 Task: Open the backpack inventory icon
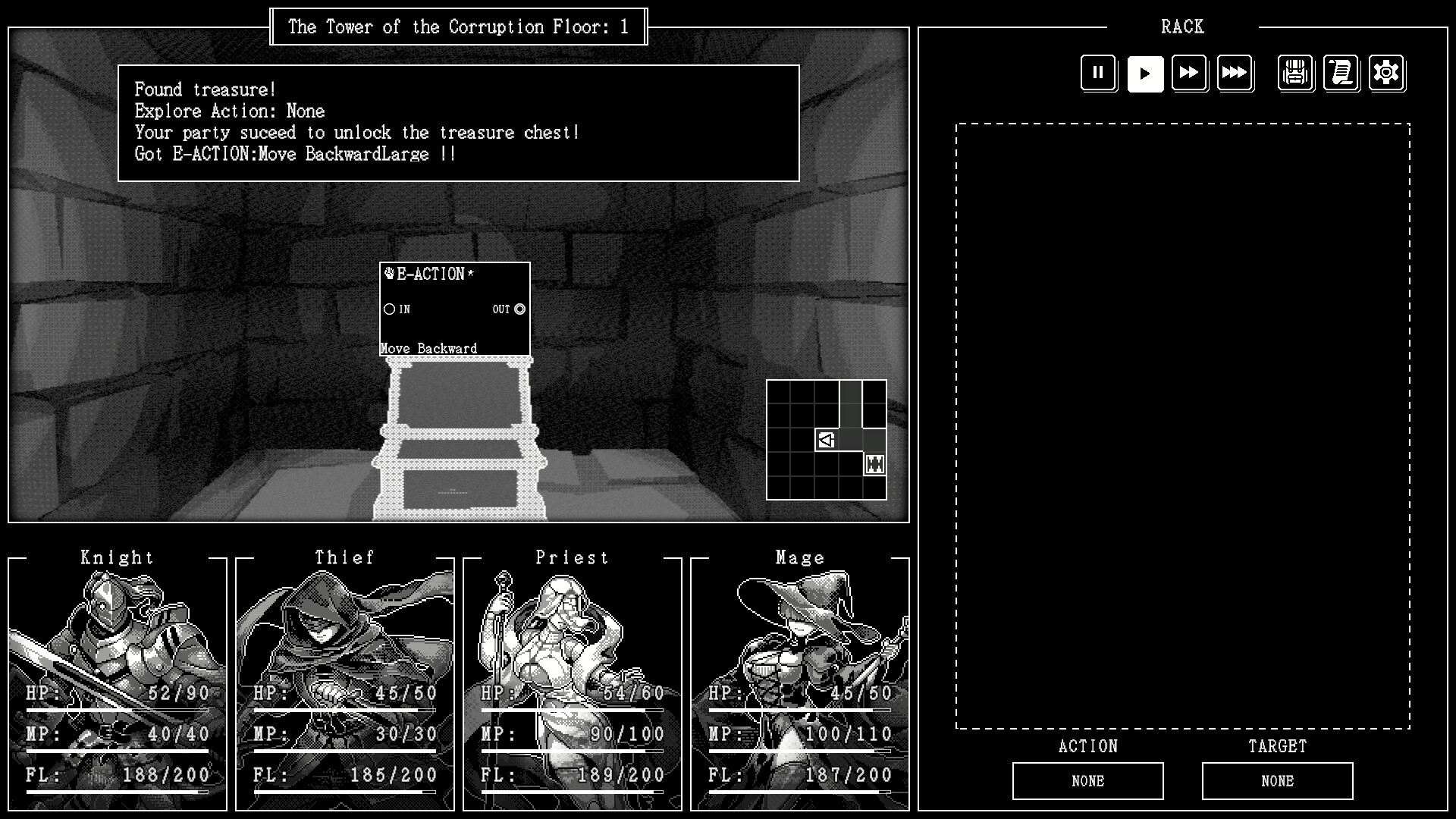[x=1295, y=73]
